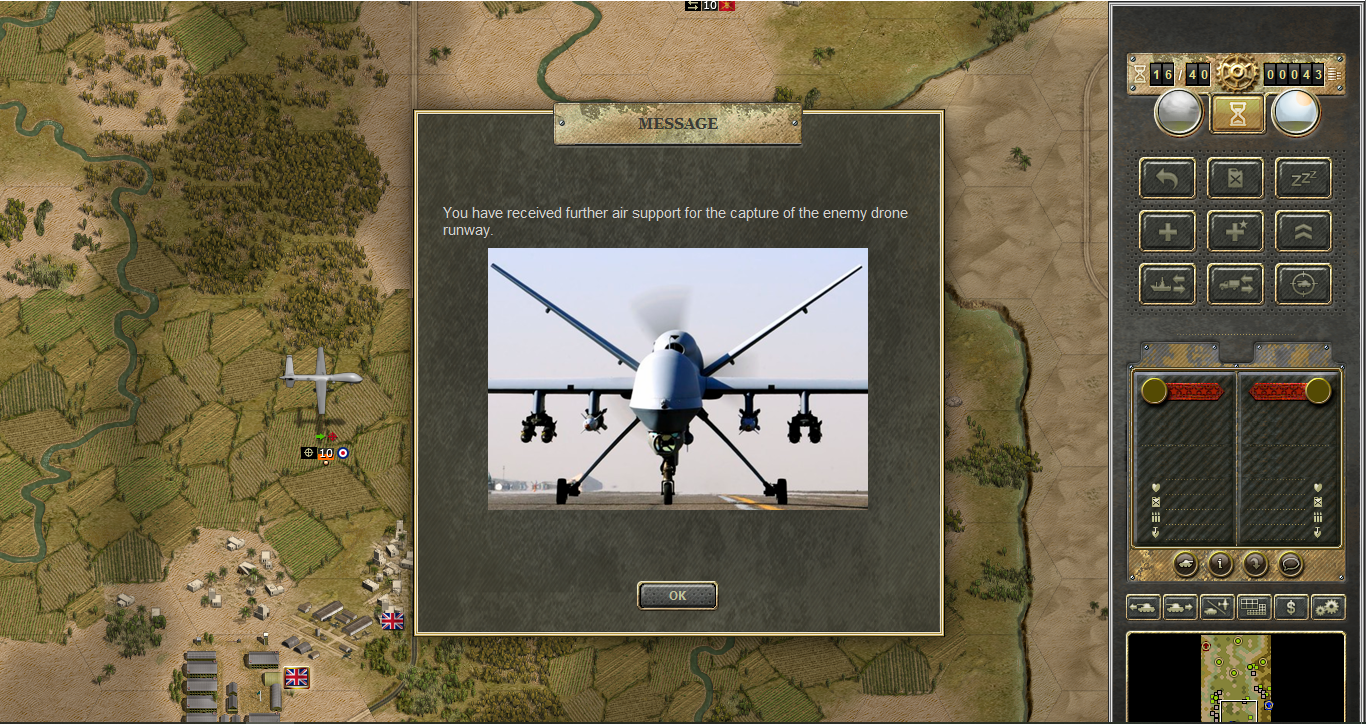
Task: Select previous unit with left-arrow tank button
Action: coord(1143,606)
